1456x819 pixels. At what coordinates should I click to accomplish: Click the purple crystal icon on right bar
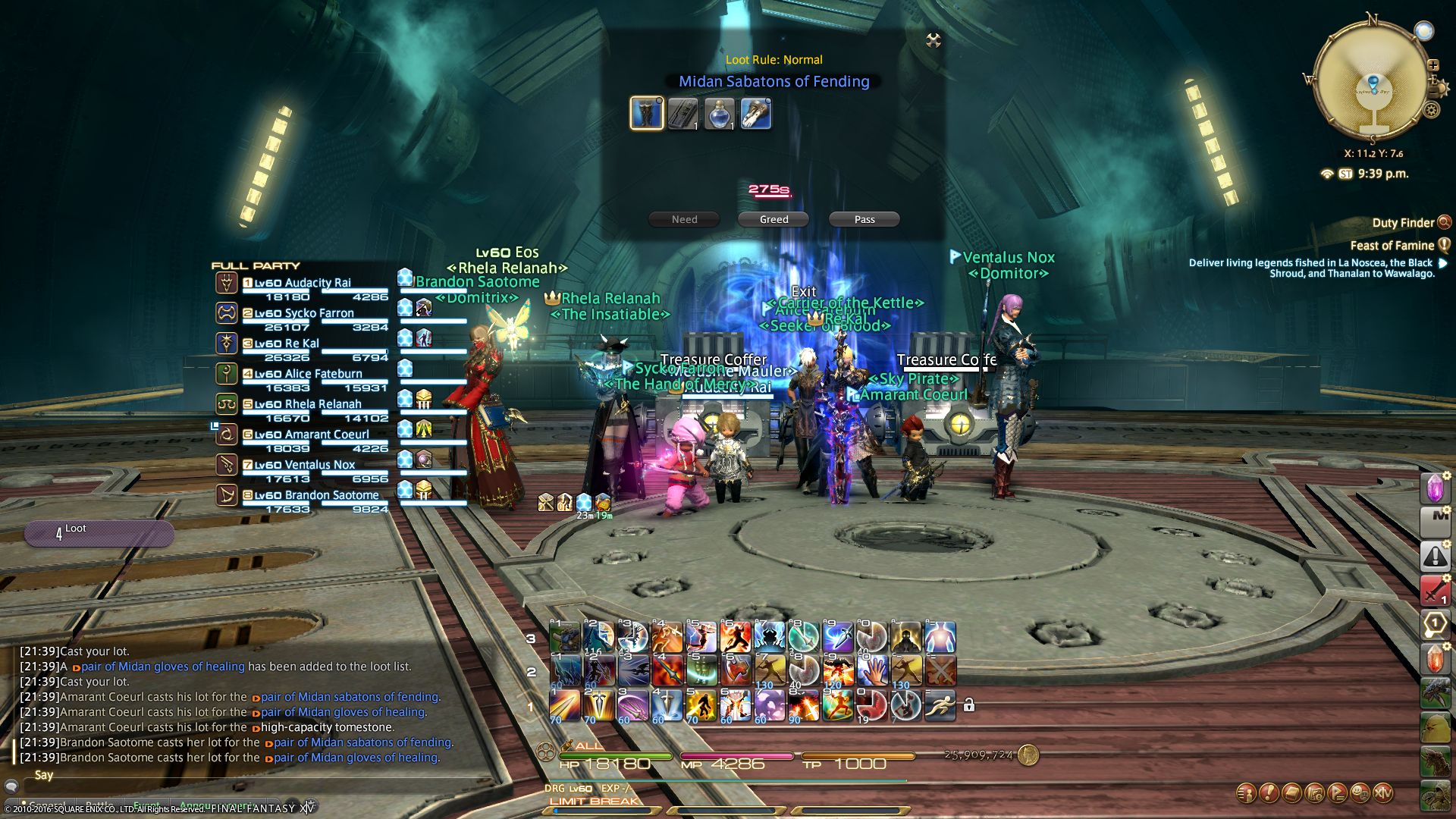1435,488
